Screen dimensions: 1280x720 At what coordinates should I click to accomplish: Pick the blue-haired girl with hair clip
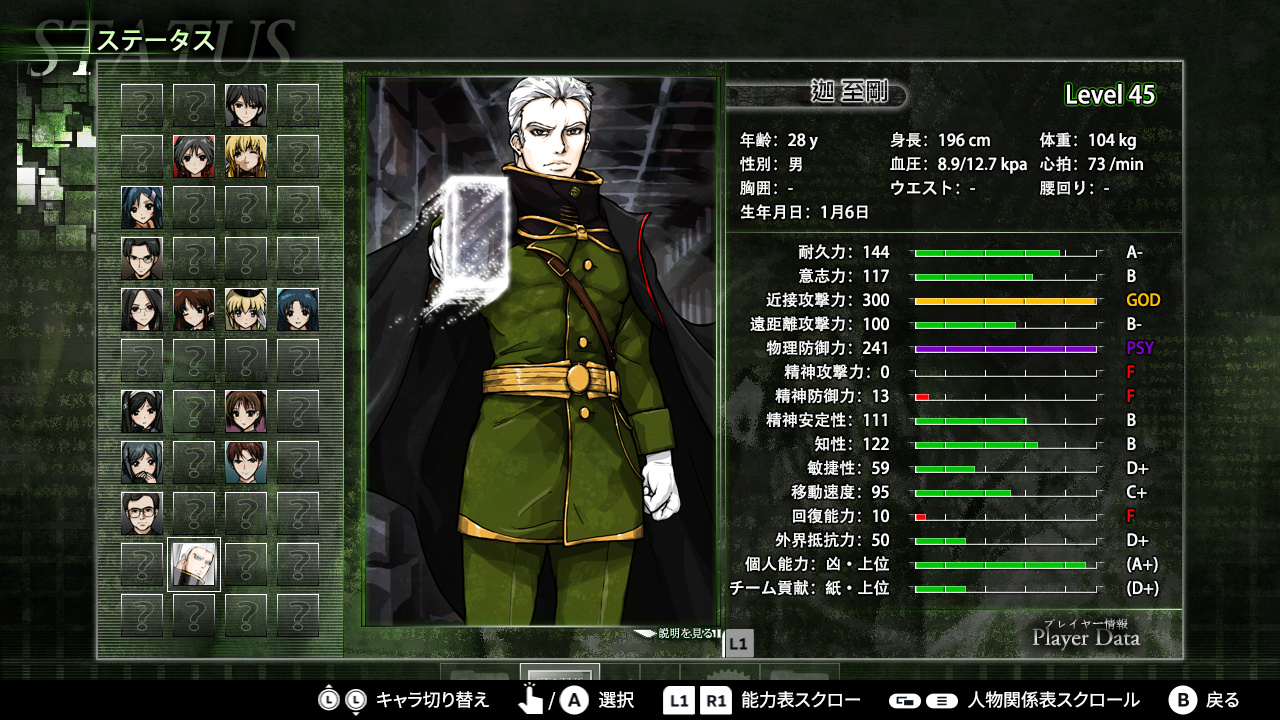coord(142,207)
